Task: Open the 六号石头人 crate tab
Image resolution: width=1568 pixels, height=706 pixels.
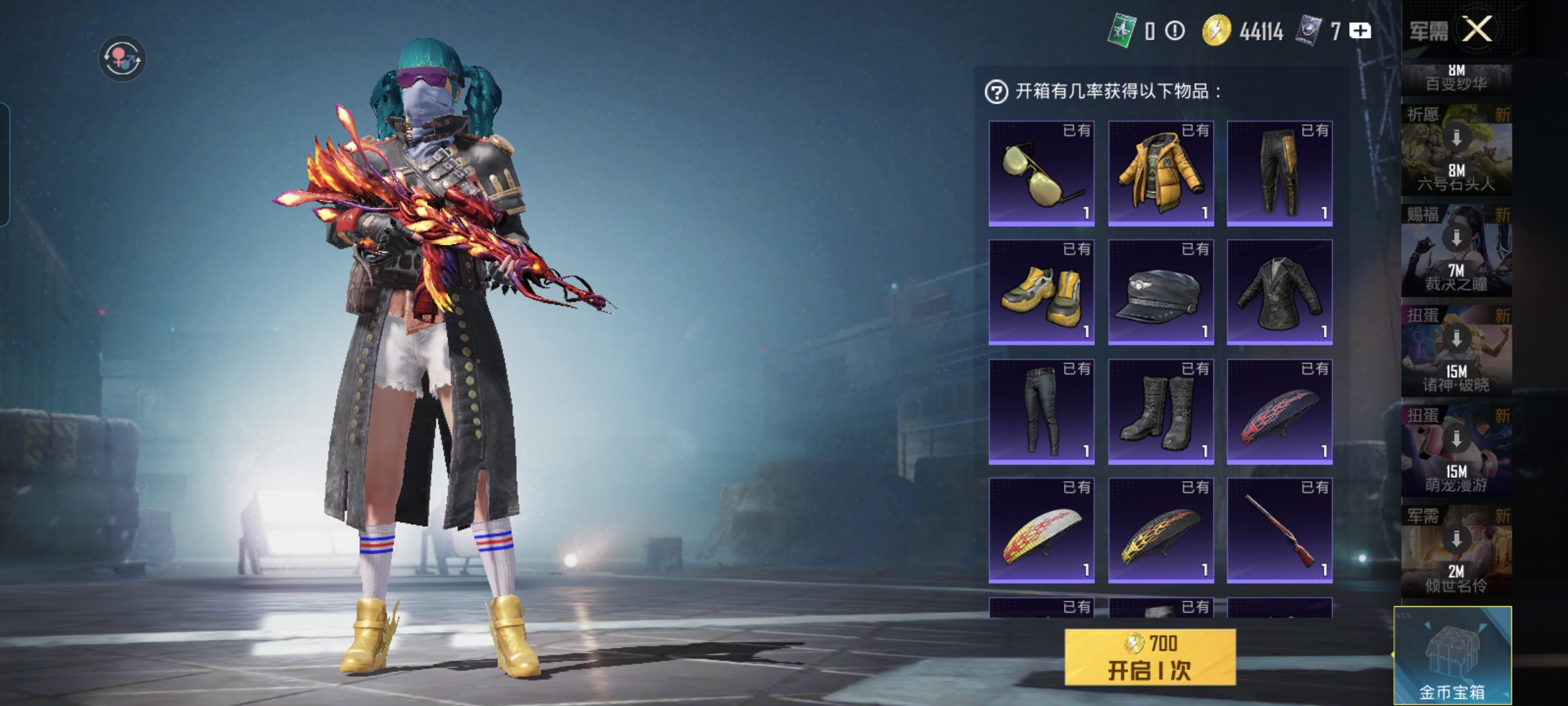Action: pos(1456,150)
